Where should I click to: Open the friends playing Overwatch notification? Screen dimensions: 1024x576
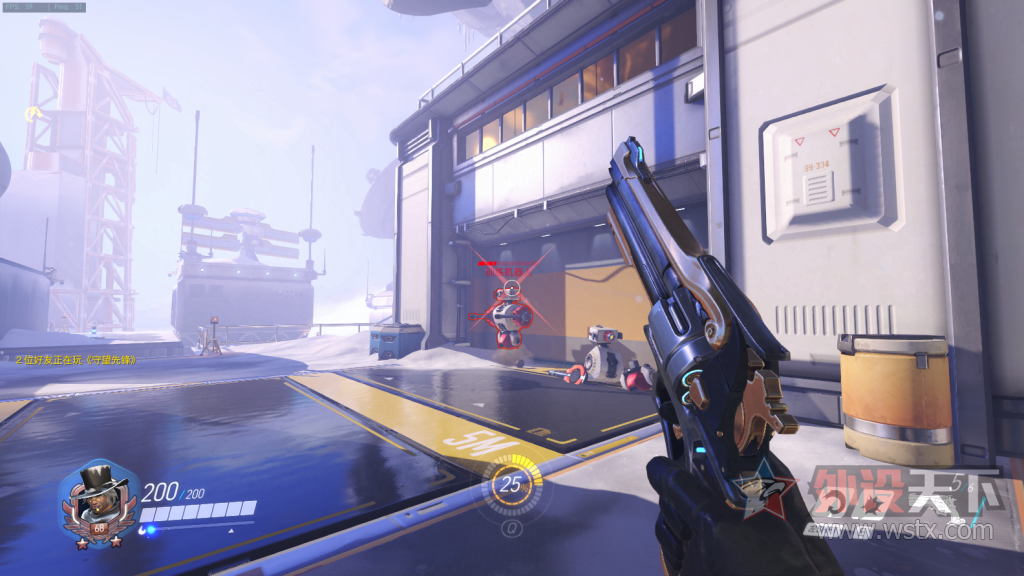76,359
